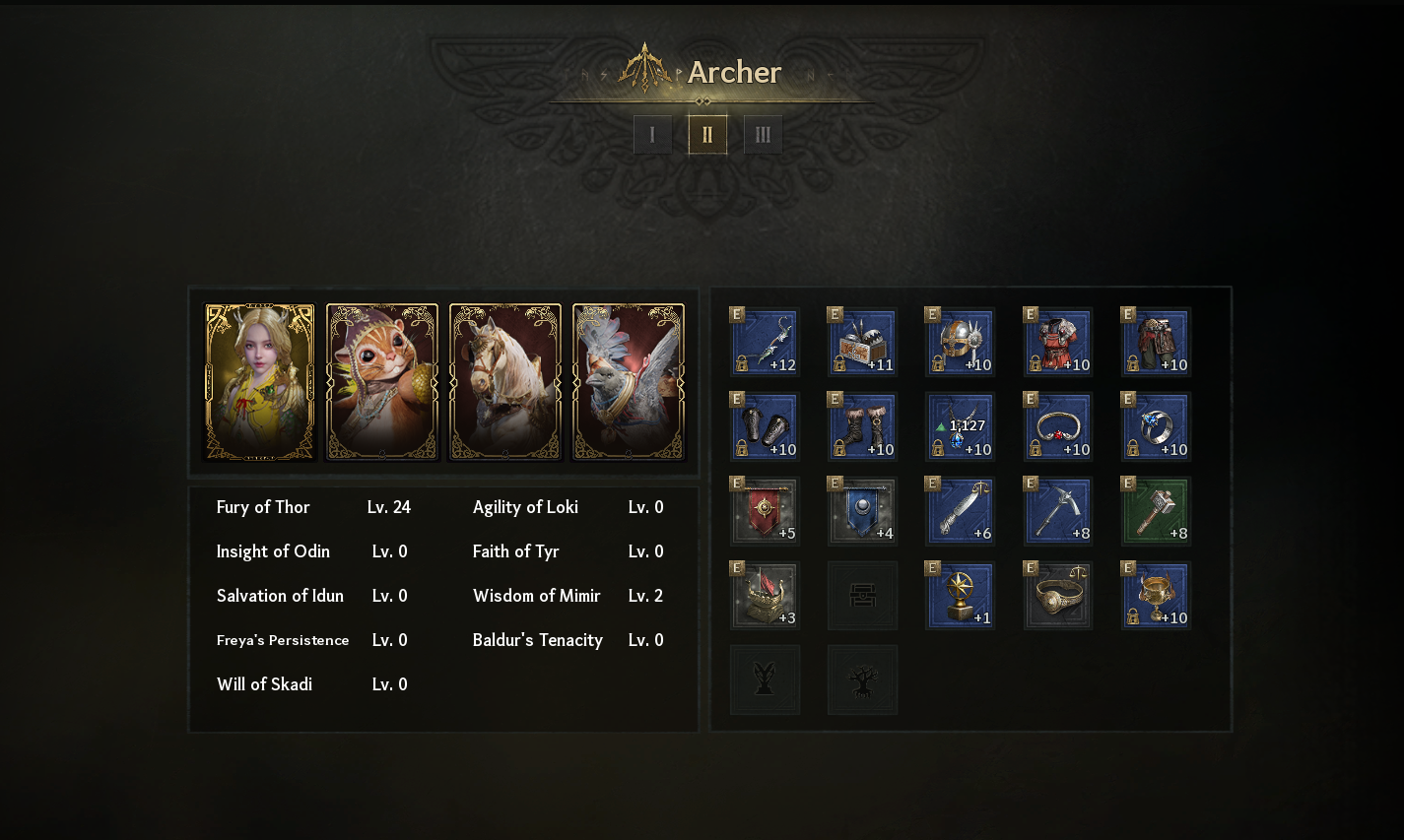Screen dimensions: 1404x840
Task: Choose the red banner slot
Action: pos(765,511)
